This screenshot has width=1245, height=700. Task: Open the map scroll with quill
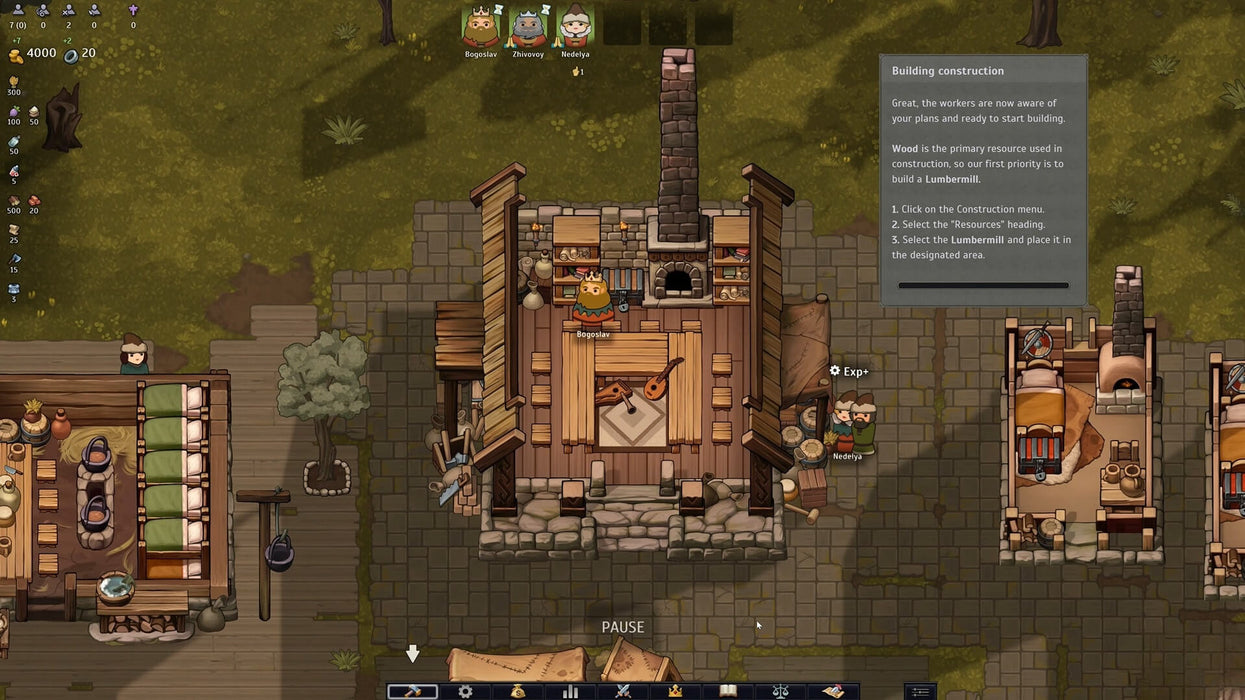coord(832,691)
